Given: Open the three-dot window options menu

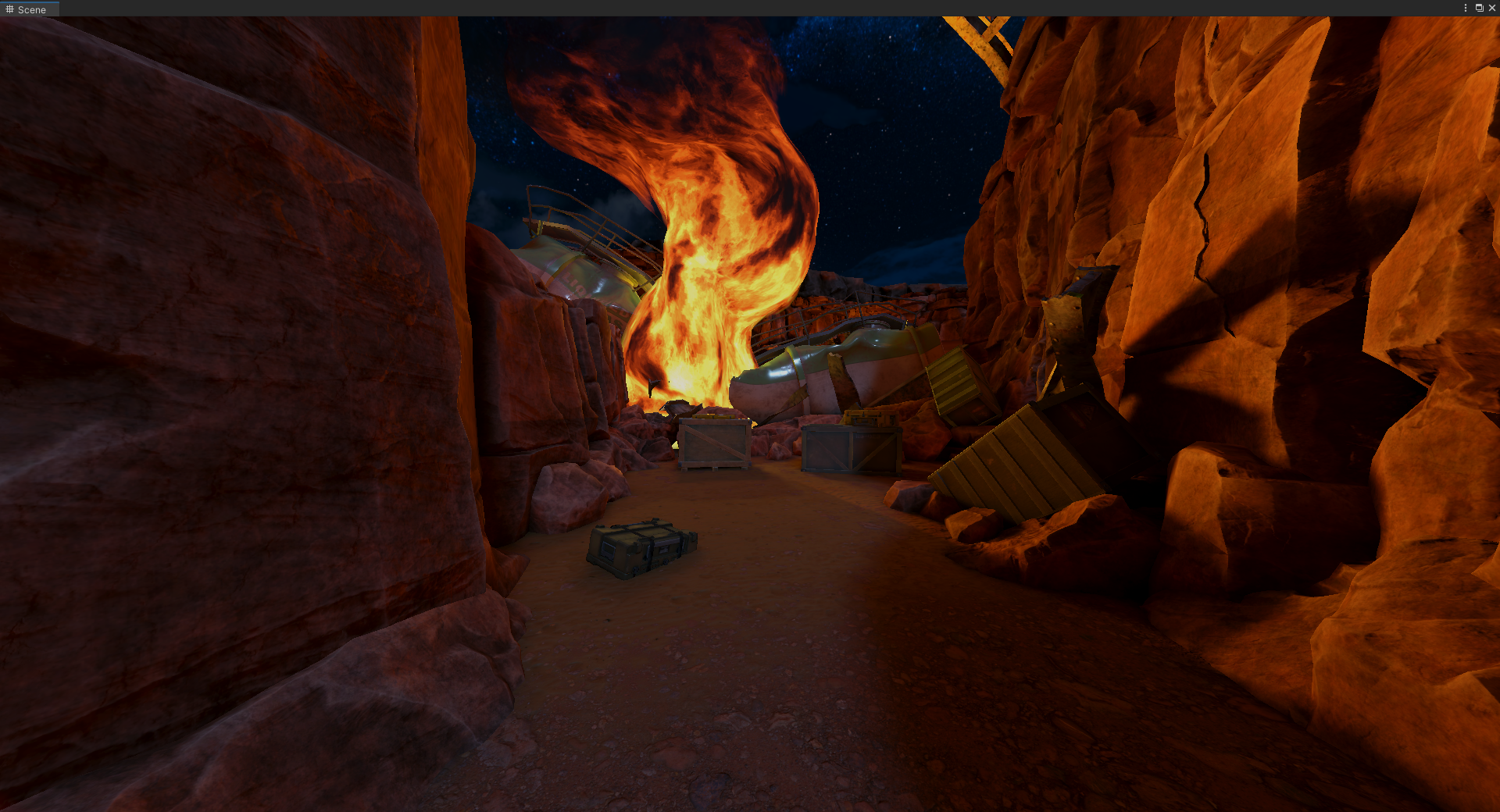Looking at the screenshot, I should click(x=1465, y=8).
